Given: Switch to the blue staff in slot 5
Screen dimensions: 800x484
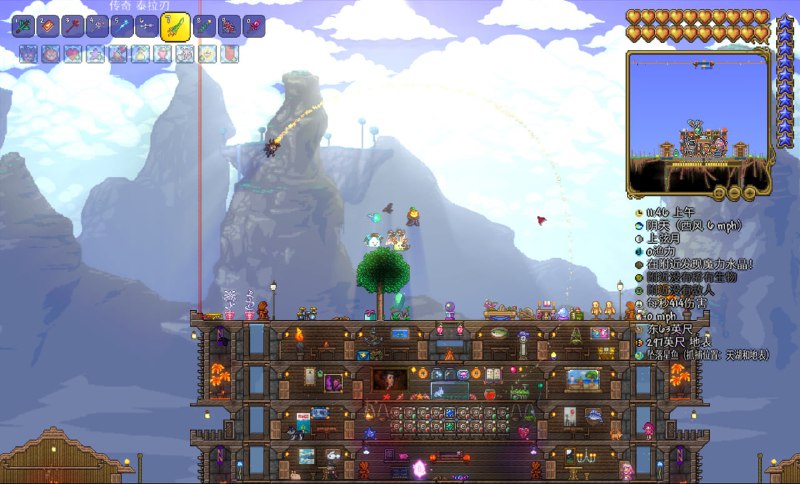Looking at the screenshot, I should click(123, 25).
